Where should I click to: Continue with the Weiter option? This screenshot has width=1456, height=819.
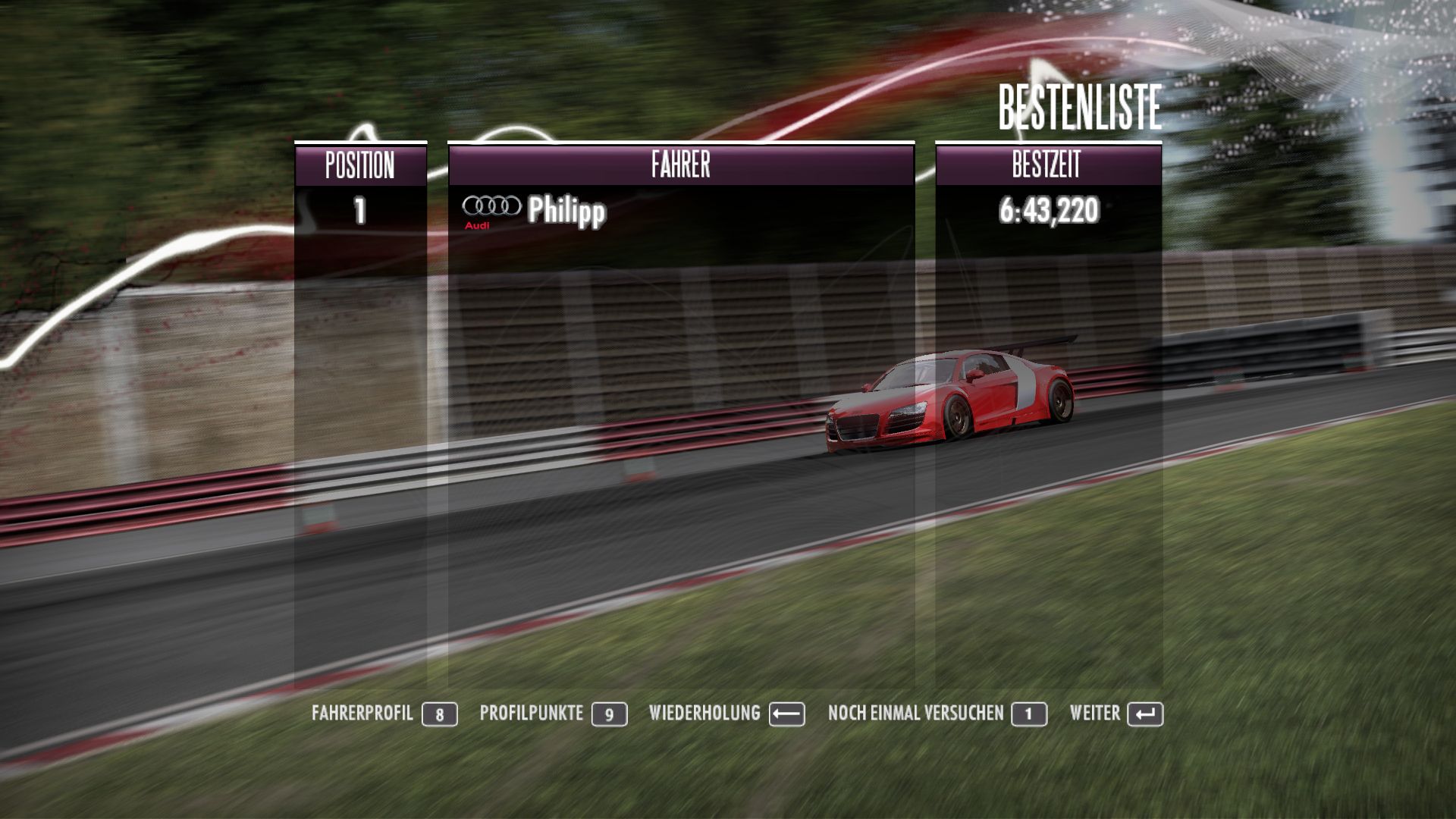(x=1115, y=714)
